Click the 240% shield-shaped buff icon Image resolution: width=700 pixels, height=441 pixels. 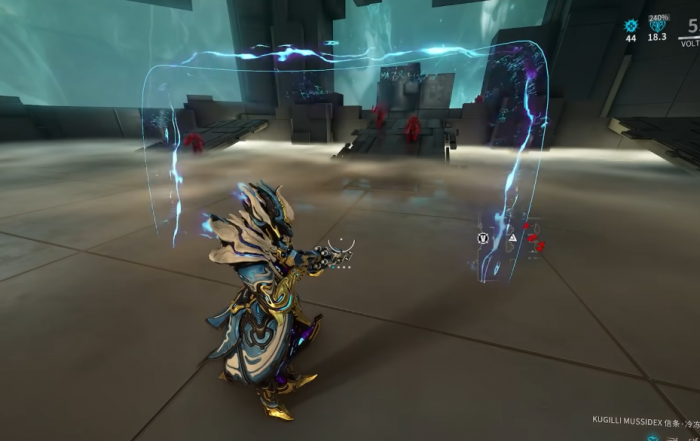point(658,28)
